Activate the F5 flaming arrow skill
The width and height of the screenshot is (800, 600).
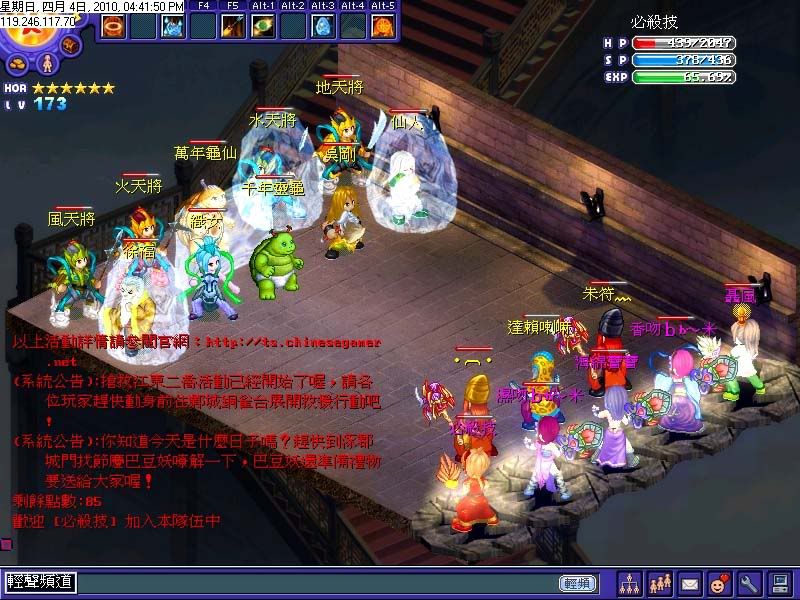point(233,27)
